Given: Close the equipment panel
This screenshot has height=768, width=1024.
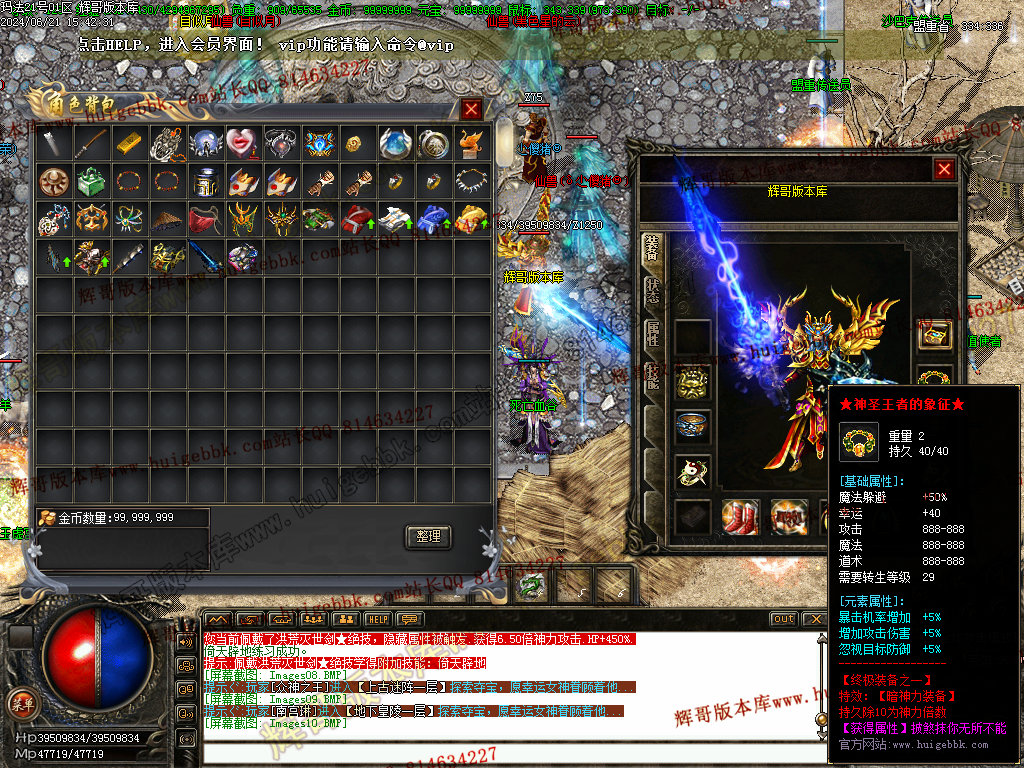Looking at the screenshot, I should pyautogui.click(x=943, y=169).
